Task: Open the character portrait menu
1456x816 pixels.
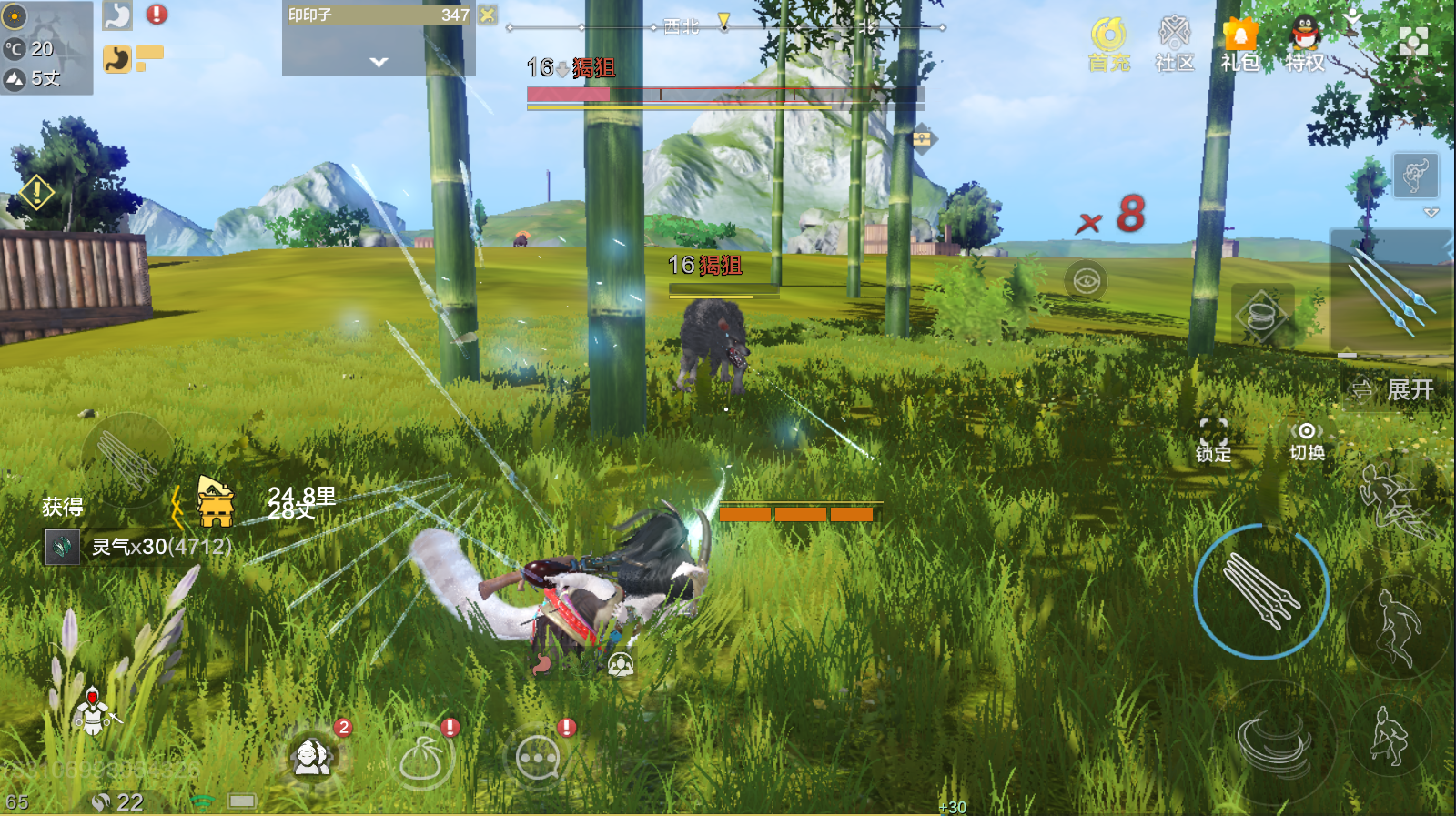Action: [x=312, y=756]
